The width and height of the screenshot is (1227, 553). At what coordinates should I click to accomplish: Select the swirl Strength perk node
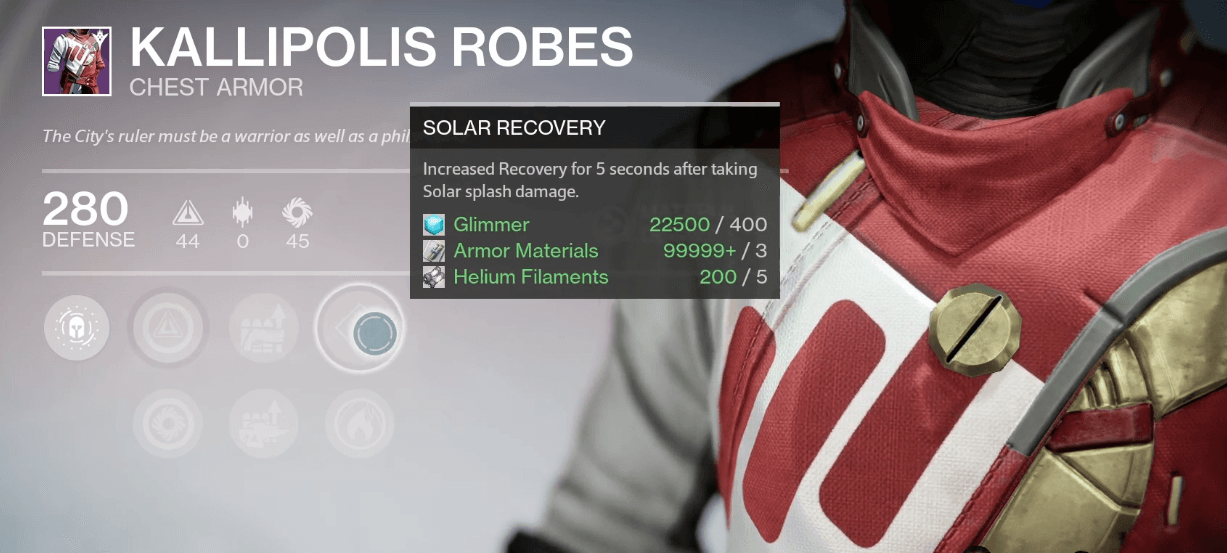[167, 424]
